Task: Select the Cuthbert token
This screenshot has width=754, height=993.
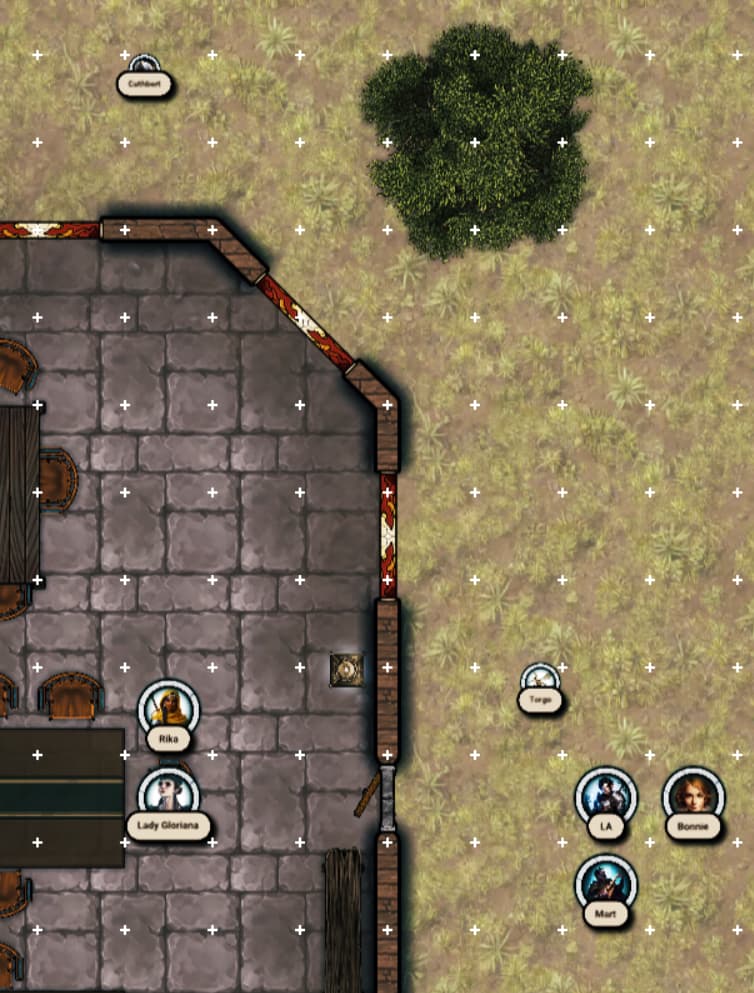Action: pos(145,66)
